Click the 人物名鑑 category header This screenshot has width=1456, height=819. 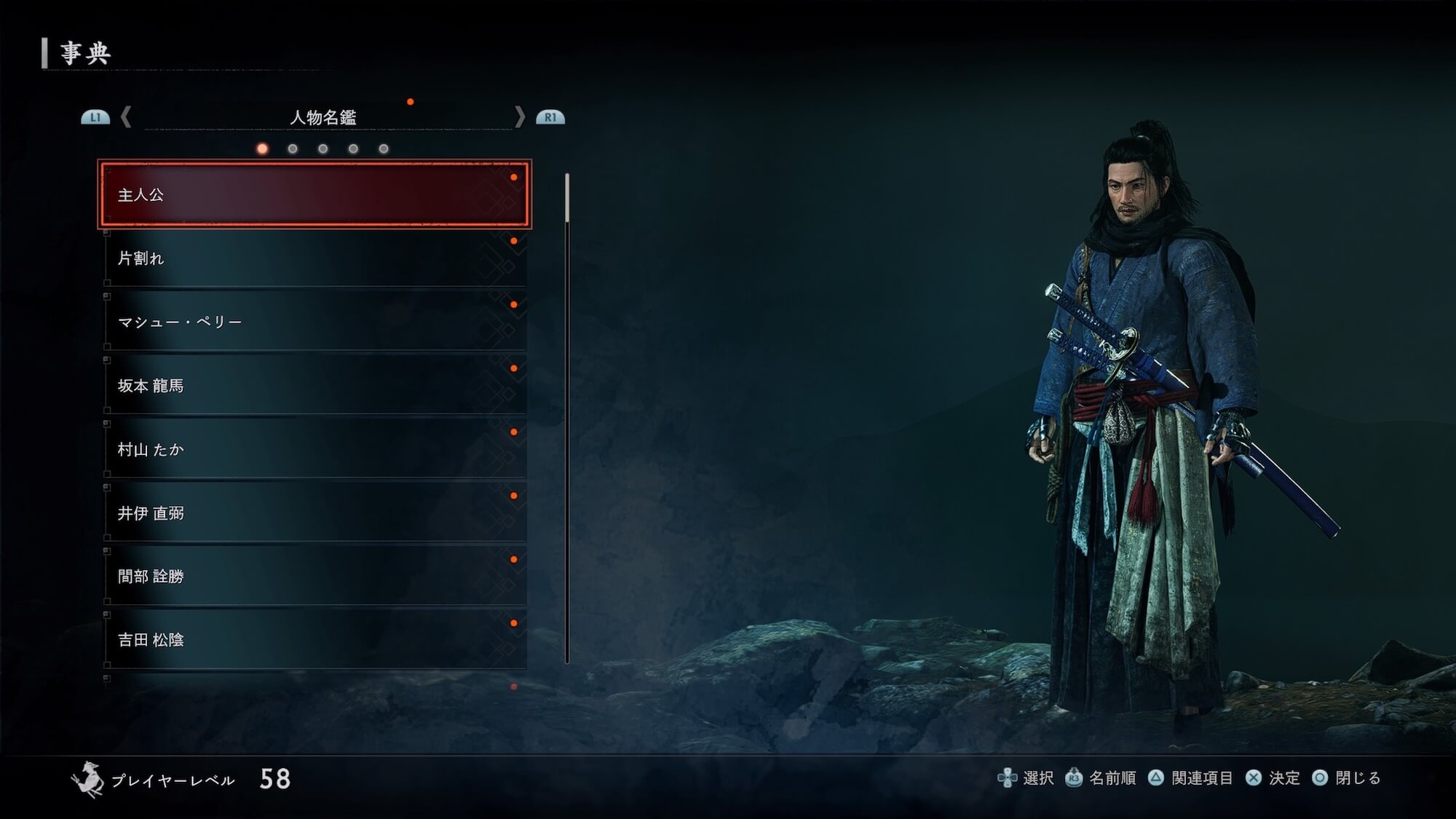323,117
